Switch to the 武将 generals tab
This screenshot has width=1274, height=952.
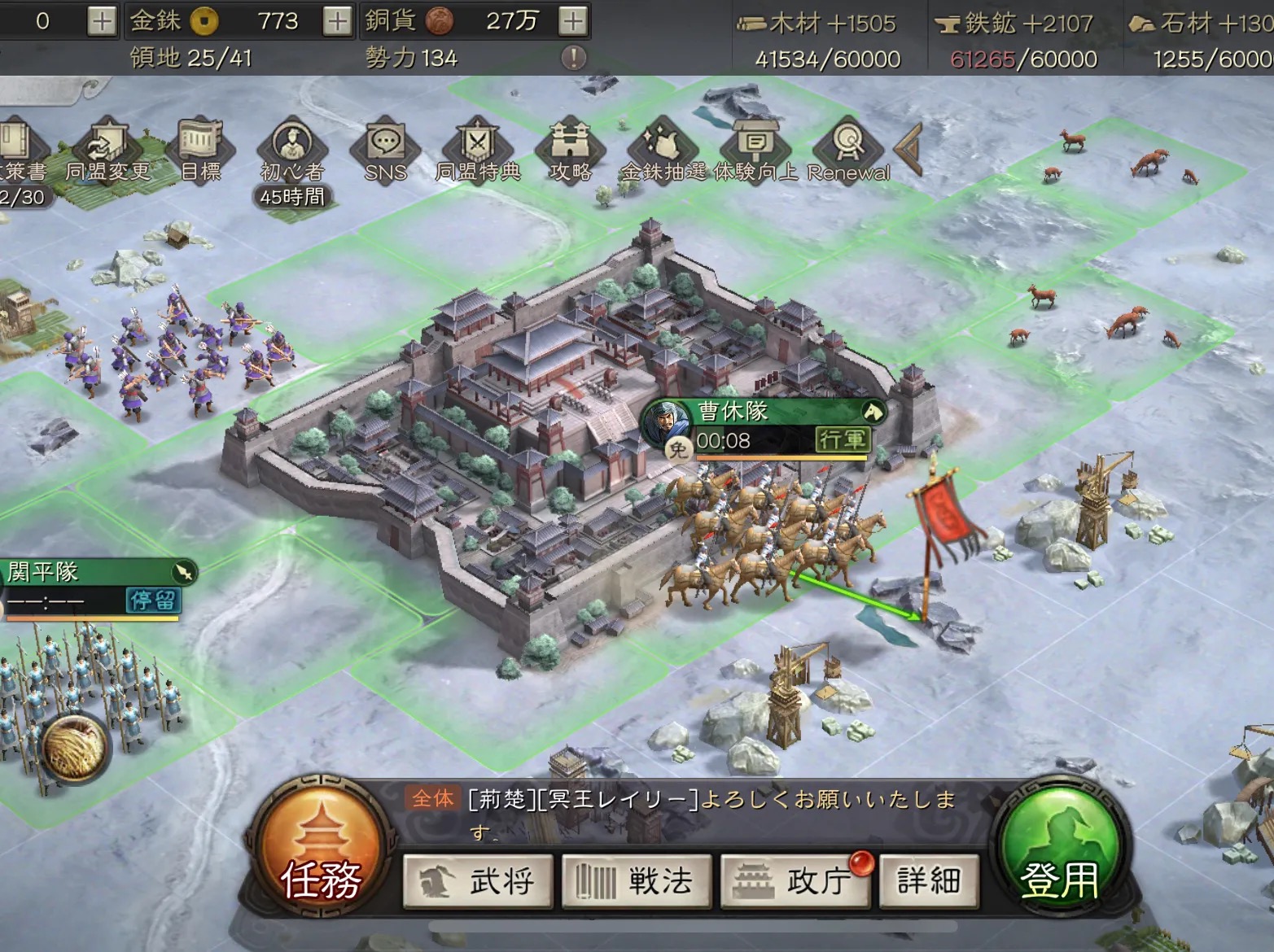click(x=478, y=881)
